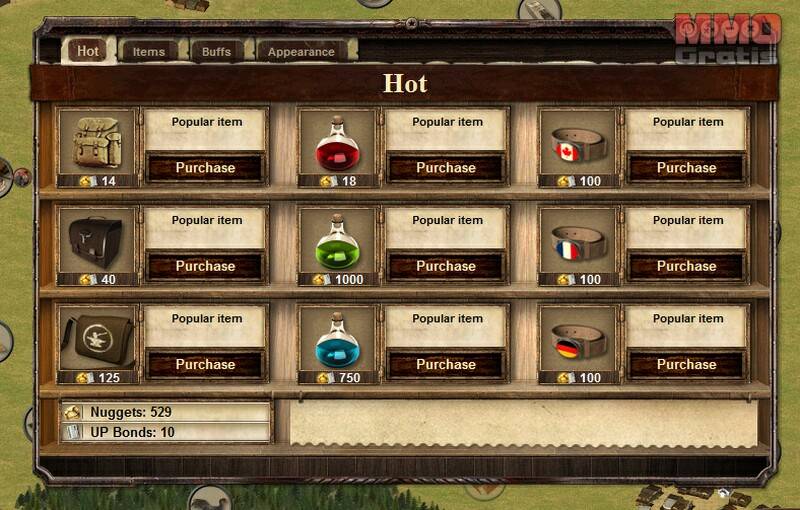This screenshot has height=510, width=800.
Task: Purchase the Canadian flag belt
Action: pyautogui.click(x=686, y=168)
